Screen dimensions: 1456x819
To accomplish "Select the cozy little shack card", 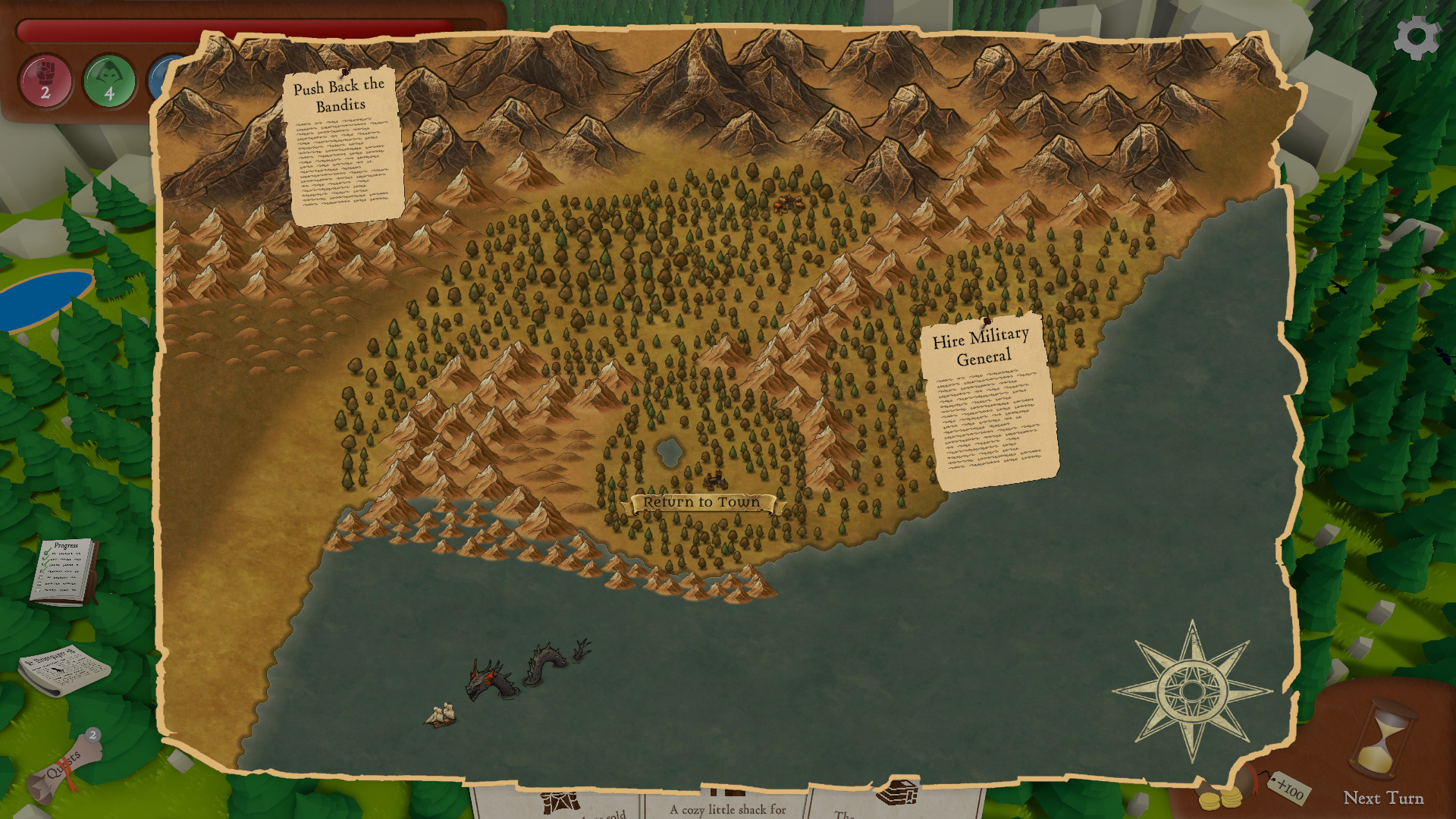I will click(x=726, y=805).
